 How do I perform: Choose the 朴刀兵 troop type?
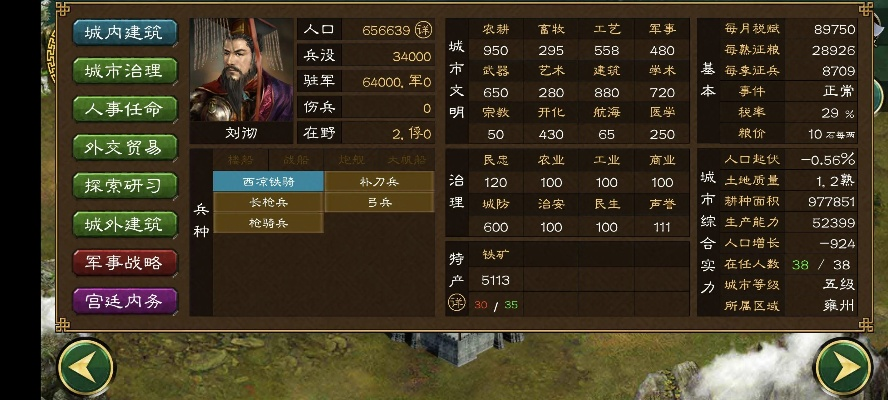[x=379, y=181]
